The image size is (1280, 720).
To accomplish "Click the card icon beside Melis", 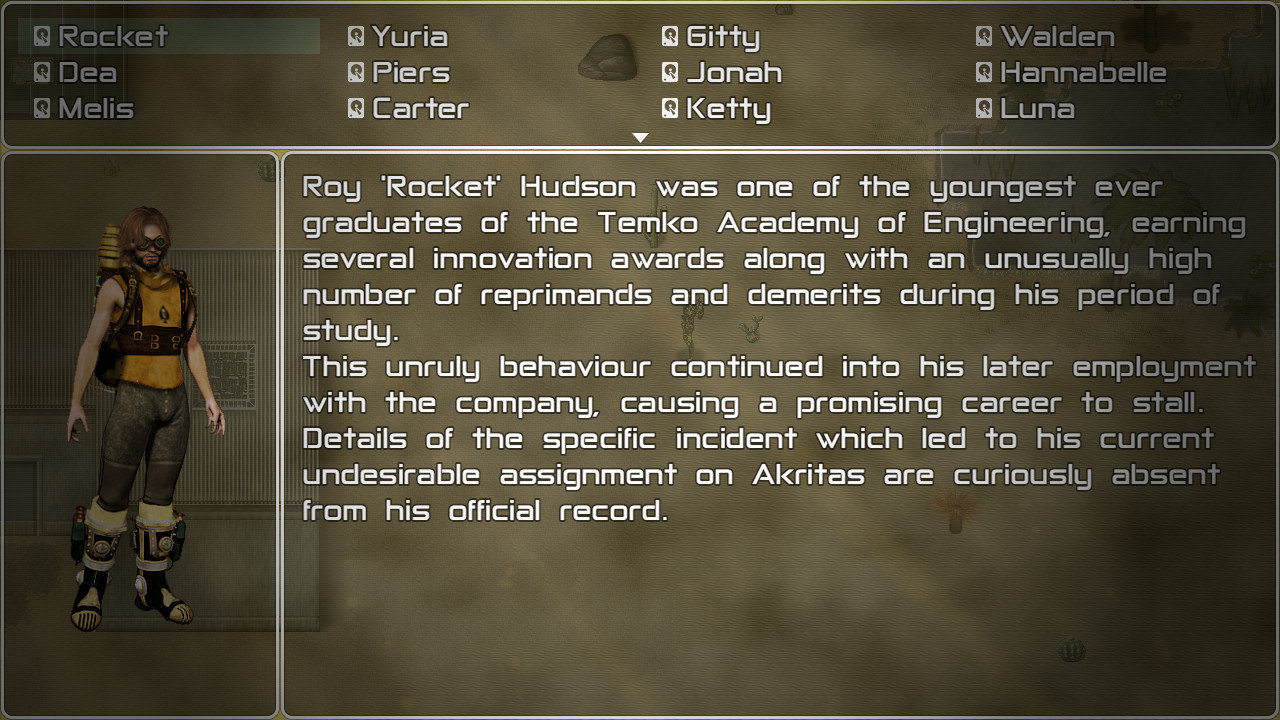I will (x=41, y=108).
